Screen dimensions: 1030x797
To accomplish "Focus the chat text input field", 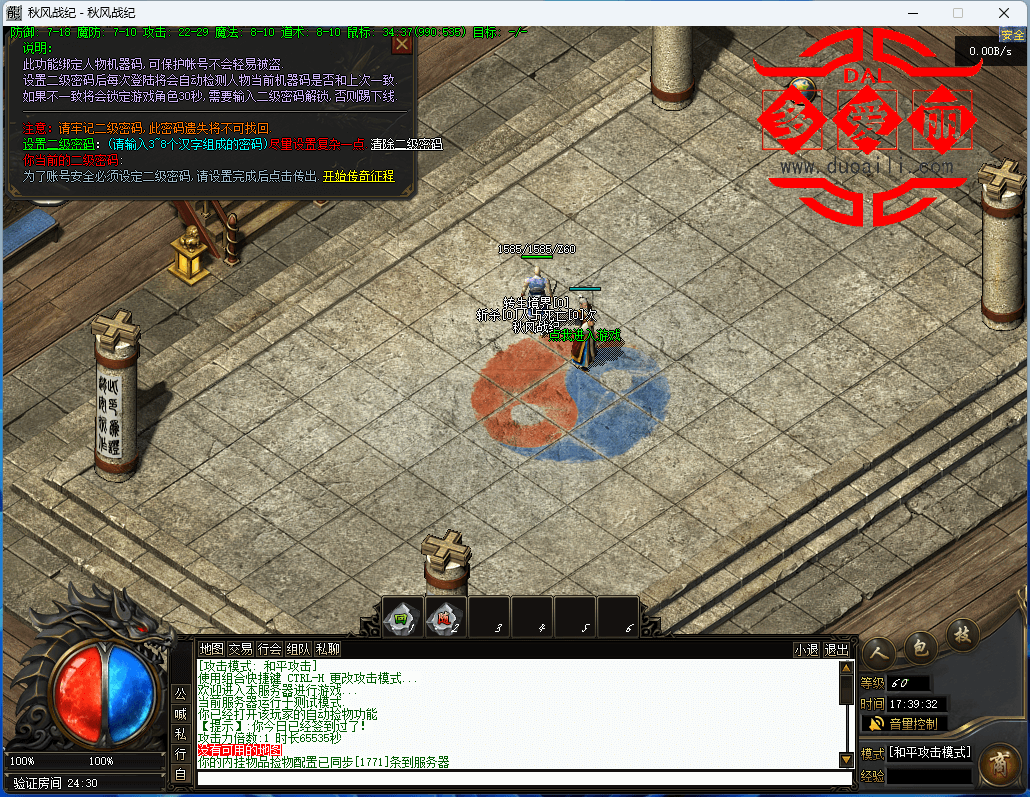I will coord(524,778).
